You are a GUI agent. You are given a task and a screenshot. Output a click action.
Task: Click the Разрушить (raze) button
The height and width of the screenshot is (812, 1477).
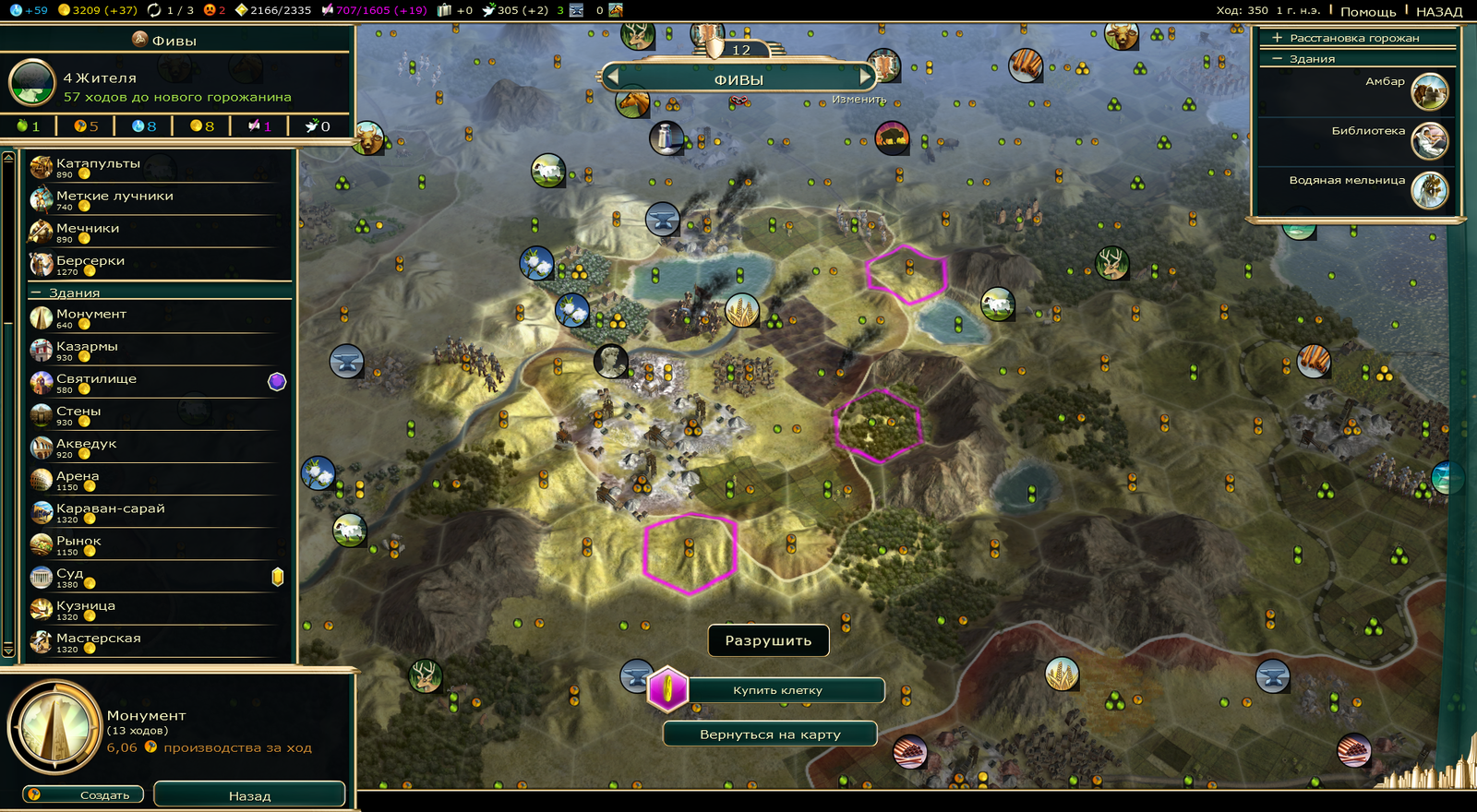click(768, 640)
